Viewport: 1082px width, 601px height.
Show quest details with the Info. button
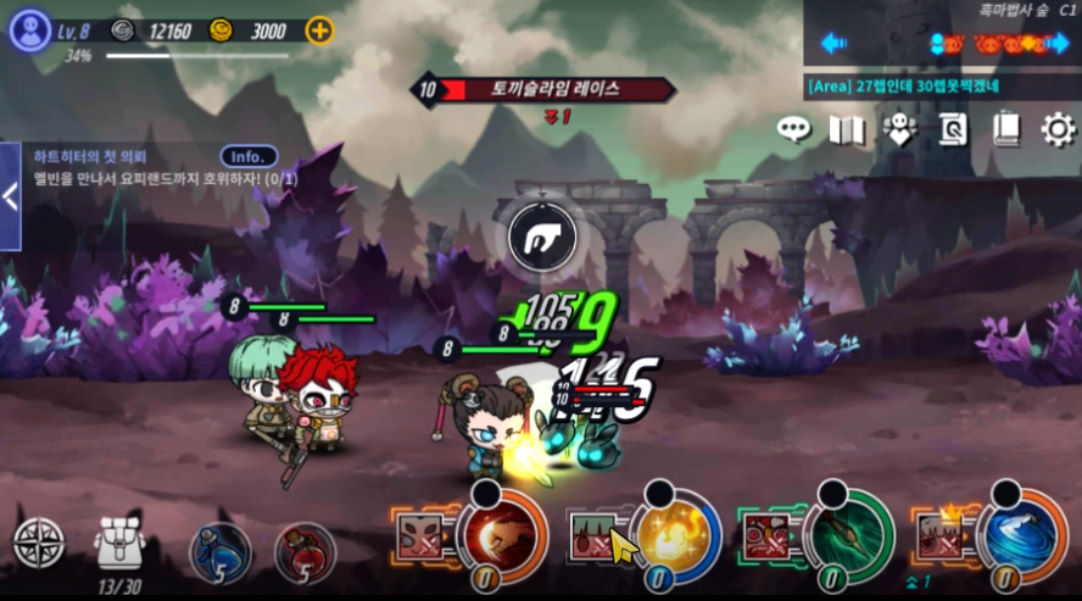248,157
